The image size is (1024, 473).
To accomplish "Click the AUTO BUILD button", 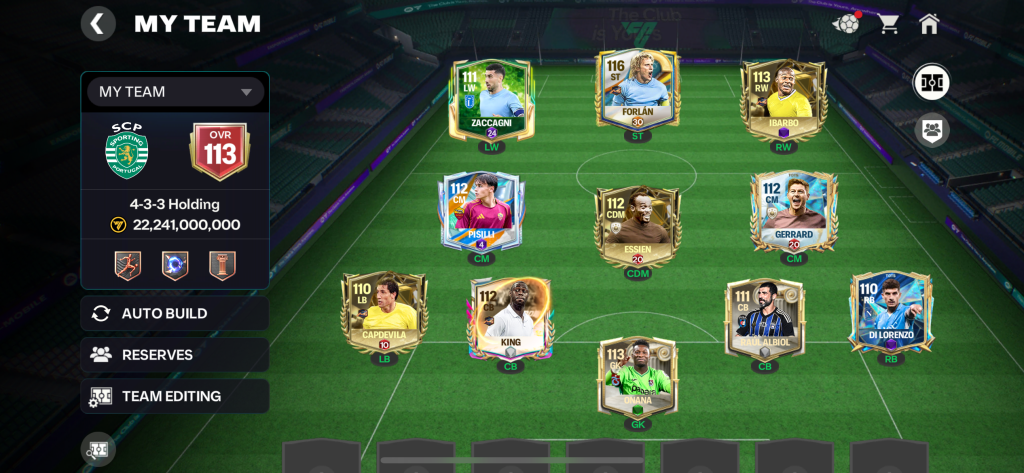I will coord(175,313).
